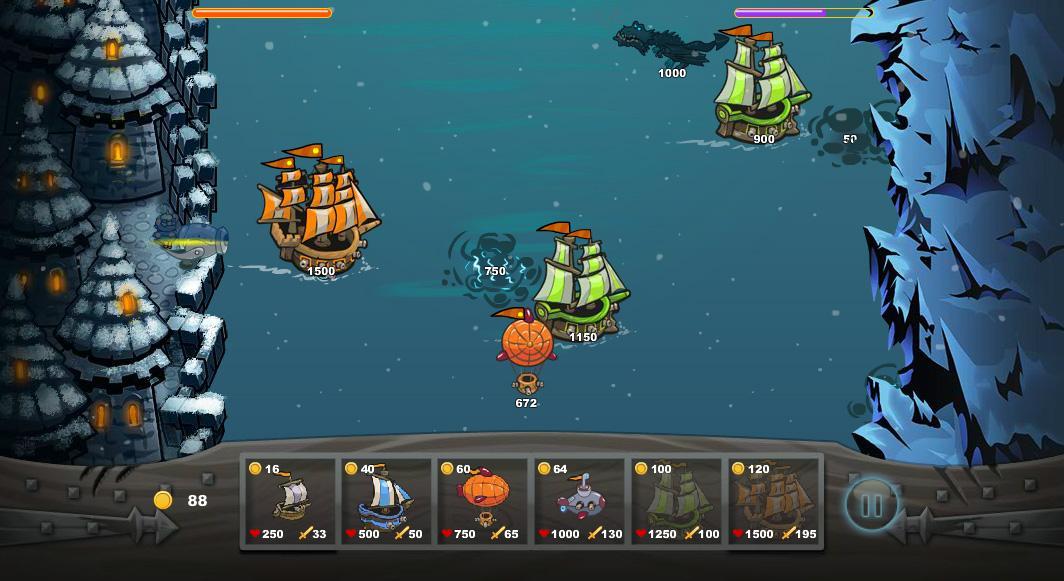Image resolution: width=1064 pixels, height=581 pixels.
Task: Pick the 120-gold orange warship card
Action: [773, 501]
